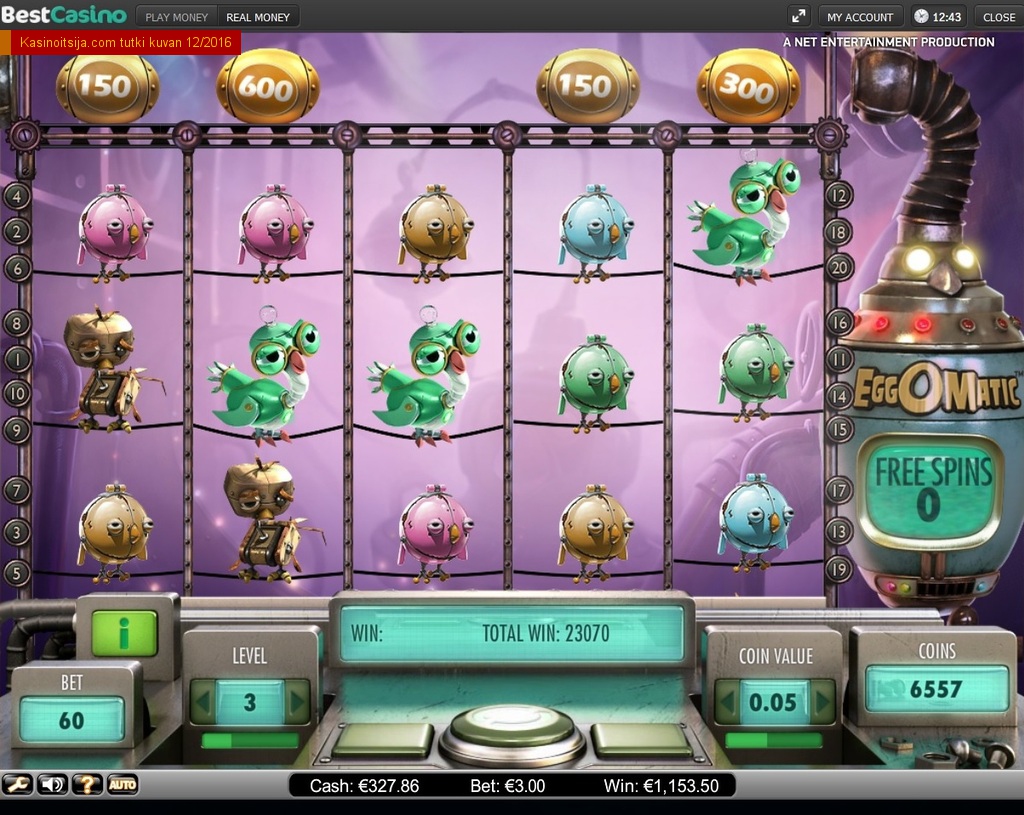Image resolution: width=1024 pixels, height=815 pixels.
Task: Raise the coin value
Action: click(822, 702)
